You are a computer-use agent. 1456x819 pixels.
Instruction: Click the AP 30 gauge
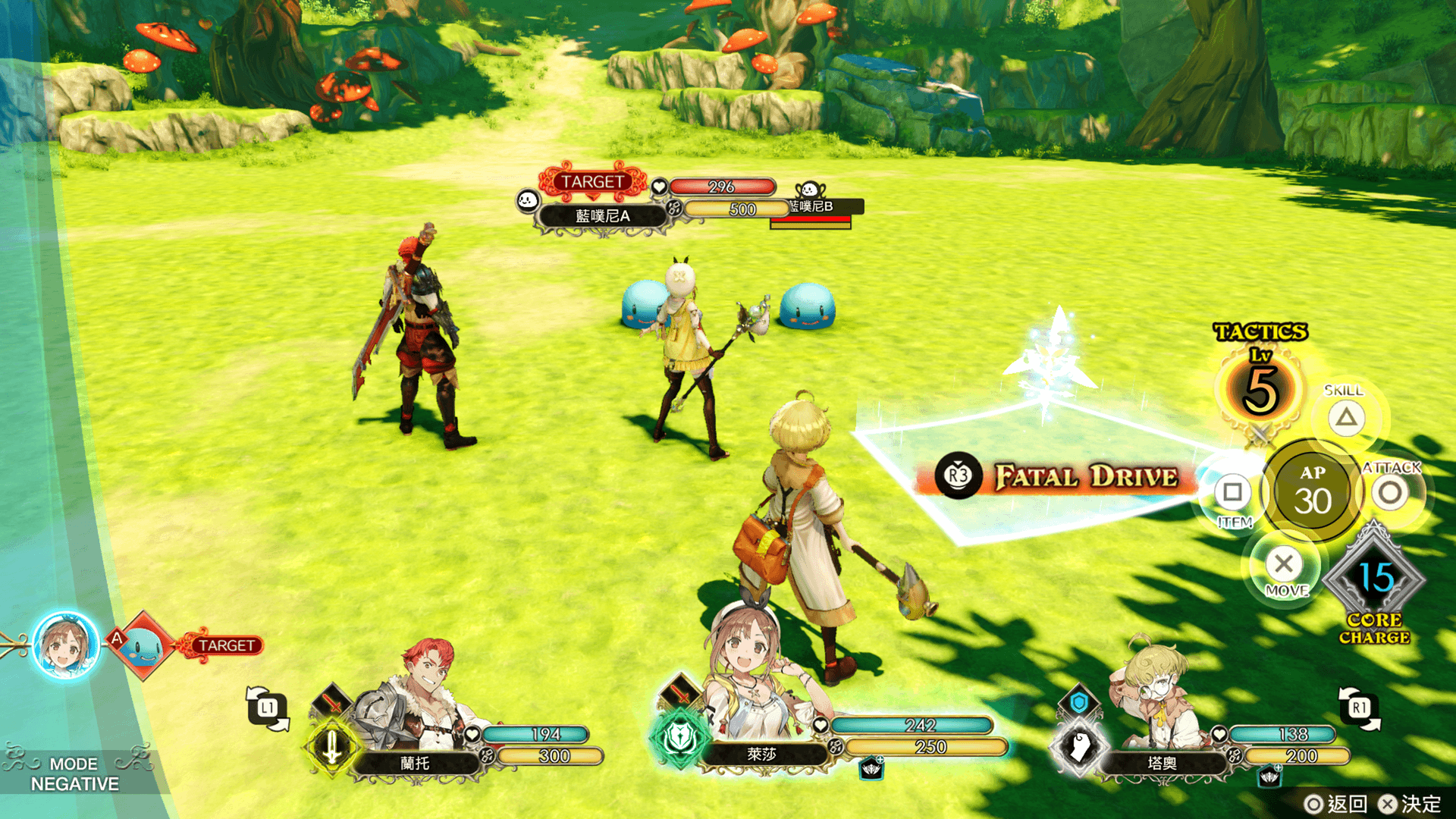1312,491
